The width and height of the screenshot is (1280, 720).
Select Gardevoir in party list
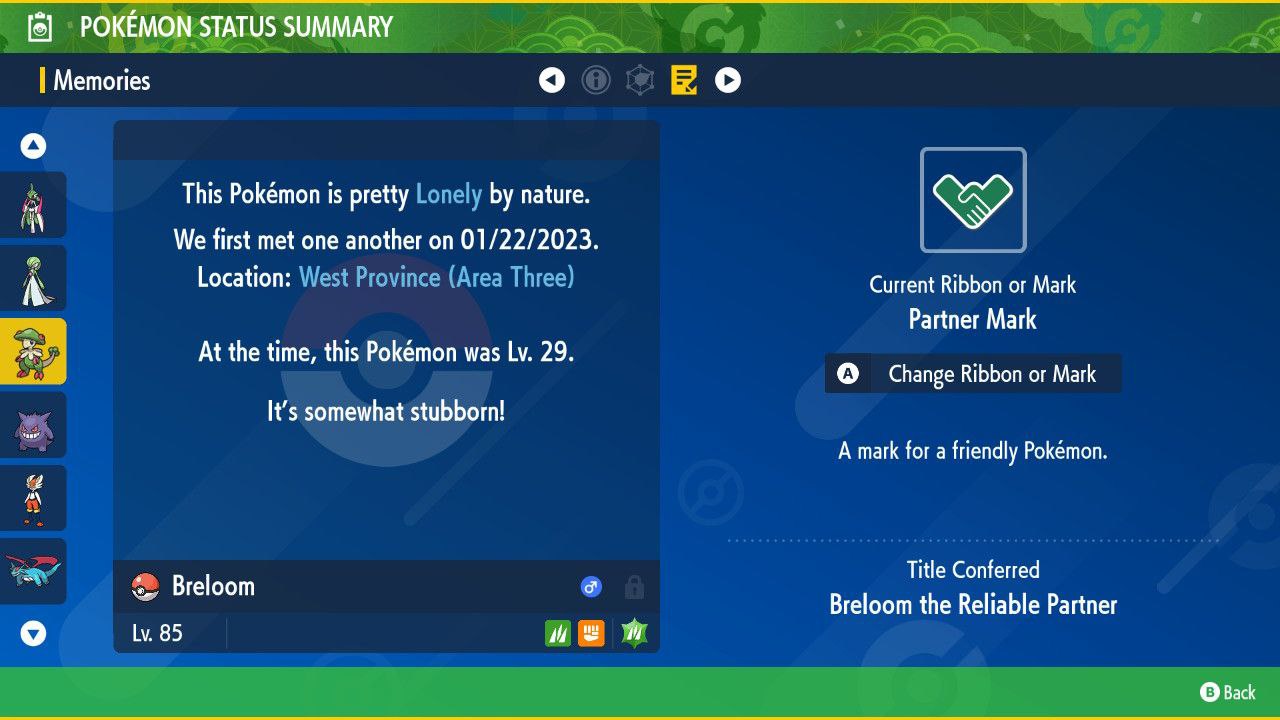pyautogui.click(x=33, y=278)
